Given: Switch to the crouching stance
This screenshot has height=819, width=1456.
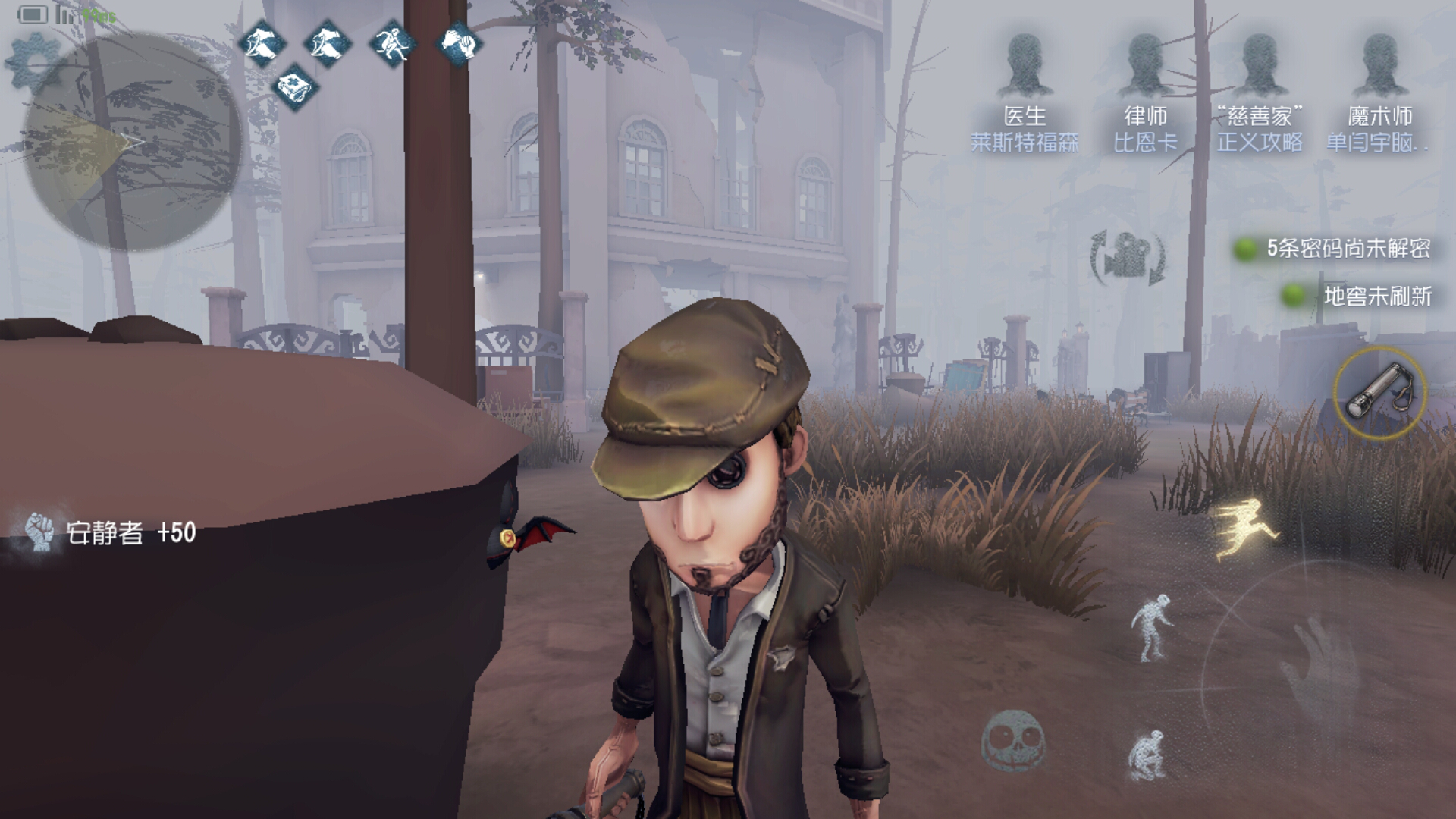Looking at the screenshot, I should point(1147,755).
